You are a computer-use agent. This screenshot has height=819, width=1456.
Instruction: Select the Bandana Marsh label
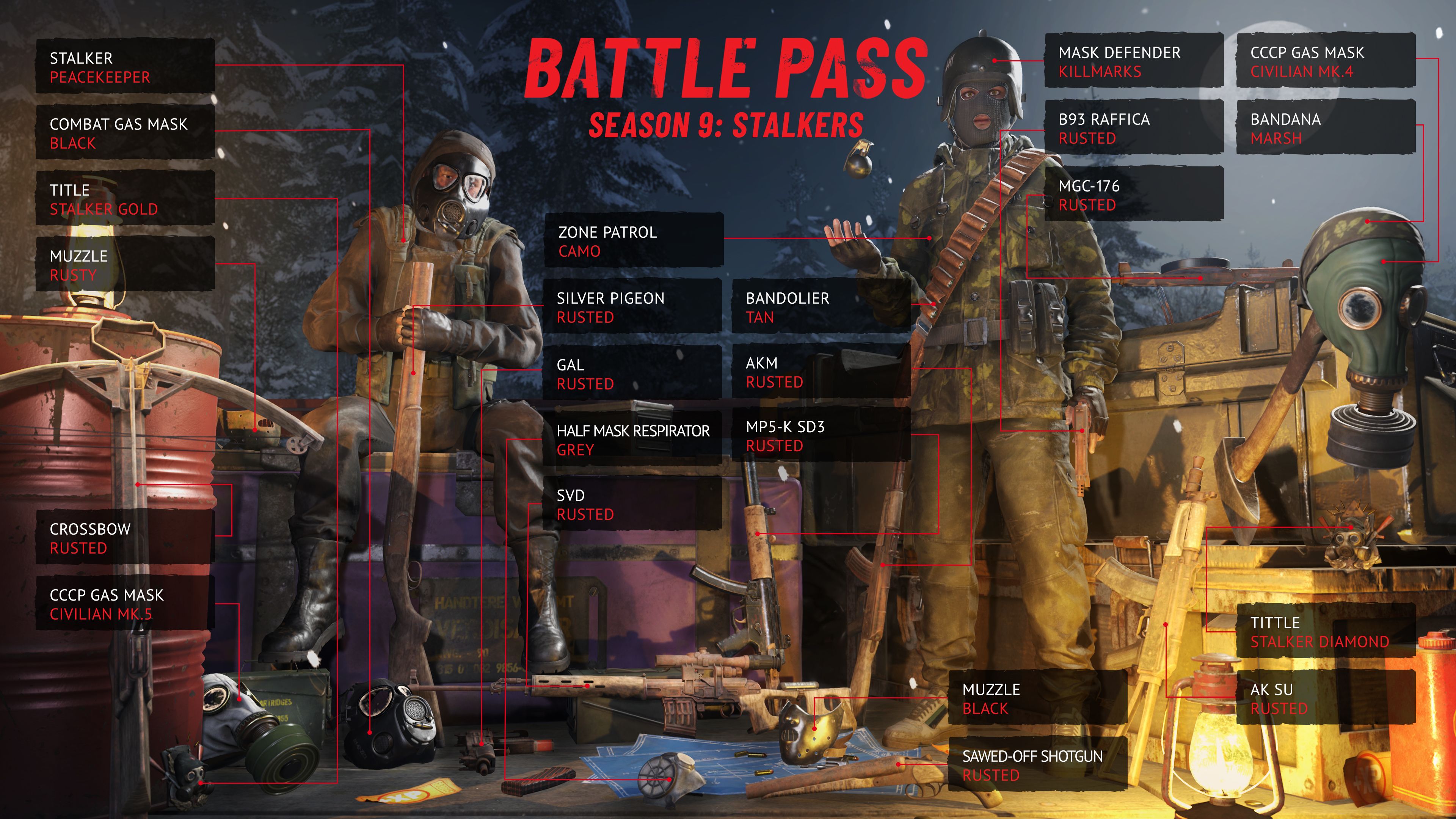[1326, 128]
